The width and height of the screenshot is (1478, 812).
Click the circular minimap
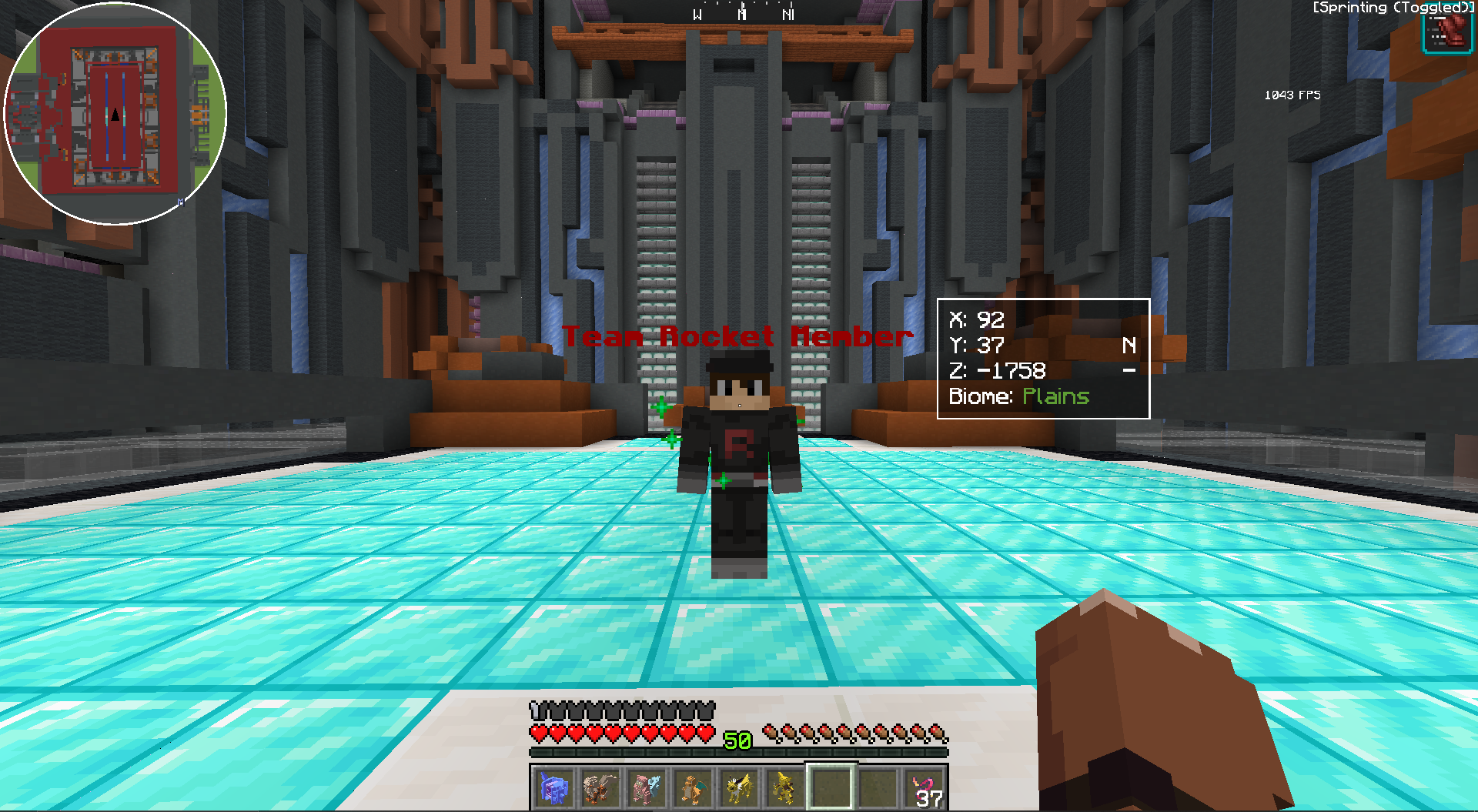pyautogui.click(x=115, y=114)
